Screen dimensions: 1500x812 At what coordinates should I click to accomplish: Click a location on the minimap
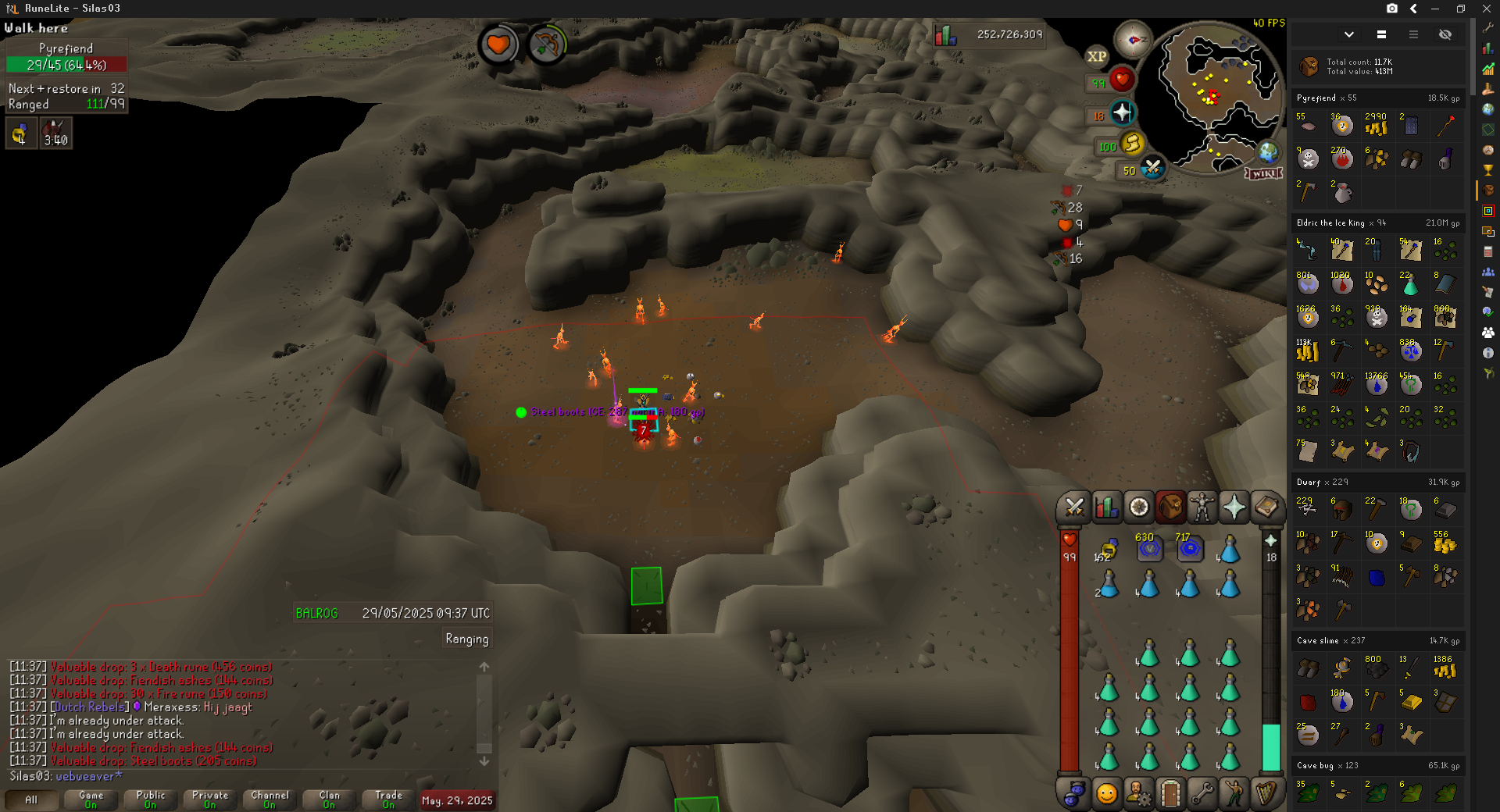[x=1219, y=86]
